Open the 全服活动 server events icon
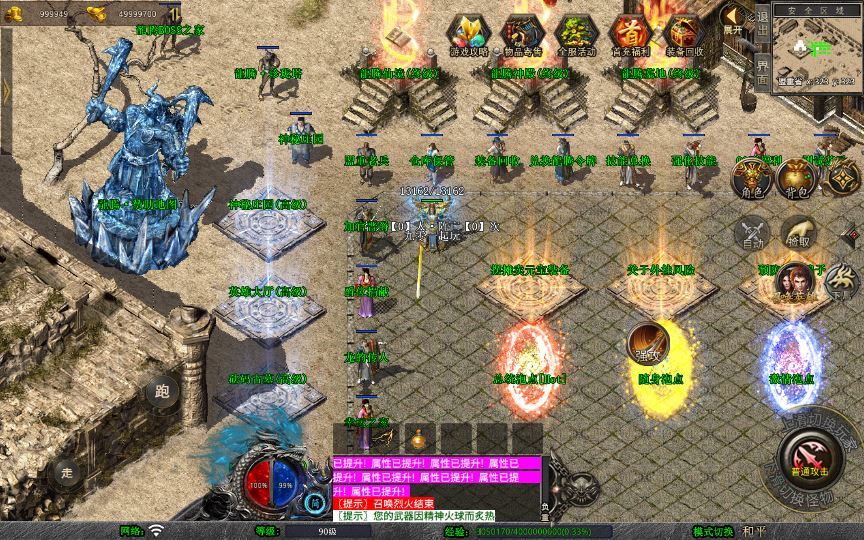Image resolution: width=864 pixels, height=540 pixels. point(578,35)
